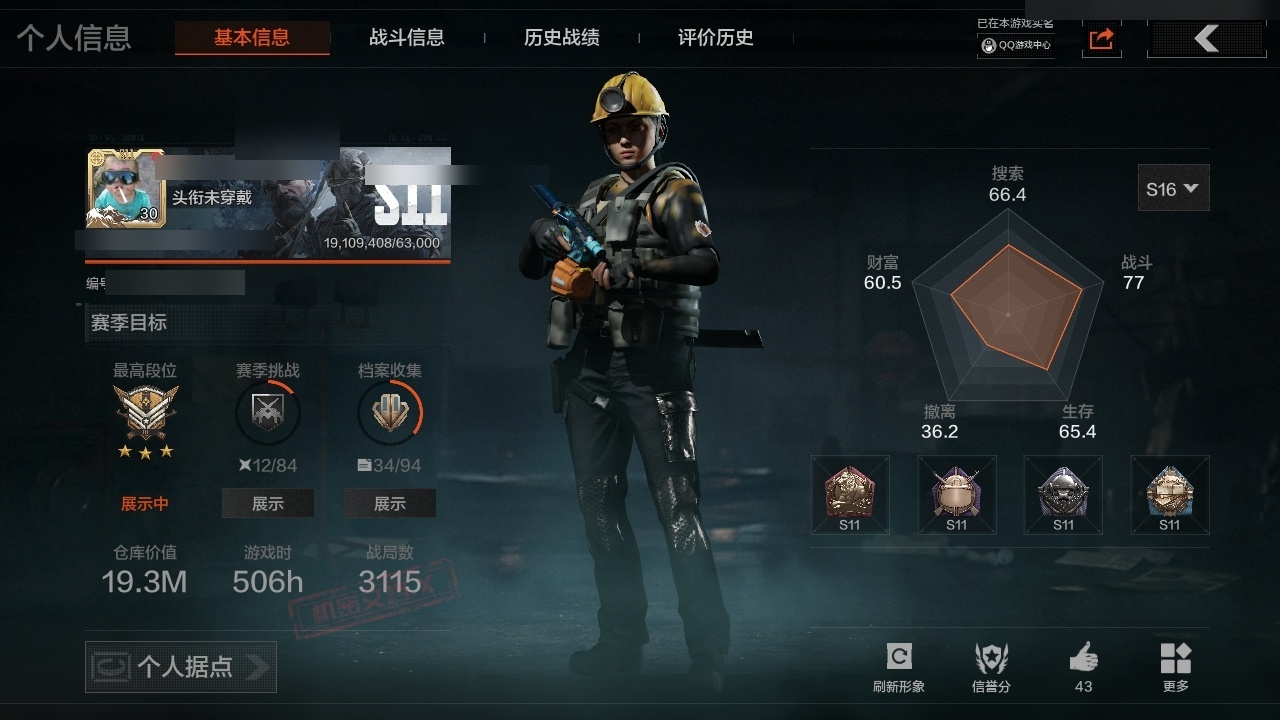Display the 档案收集 goal with 展示

pos(390,504)
